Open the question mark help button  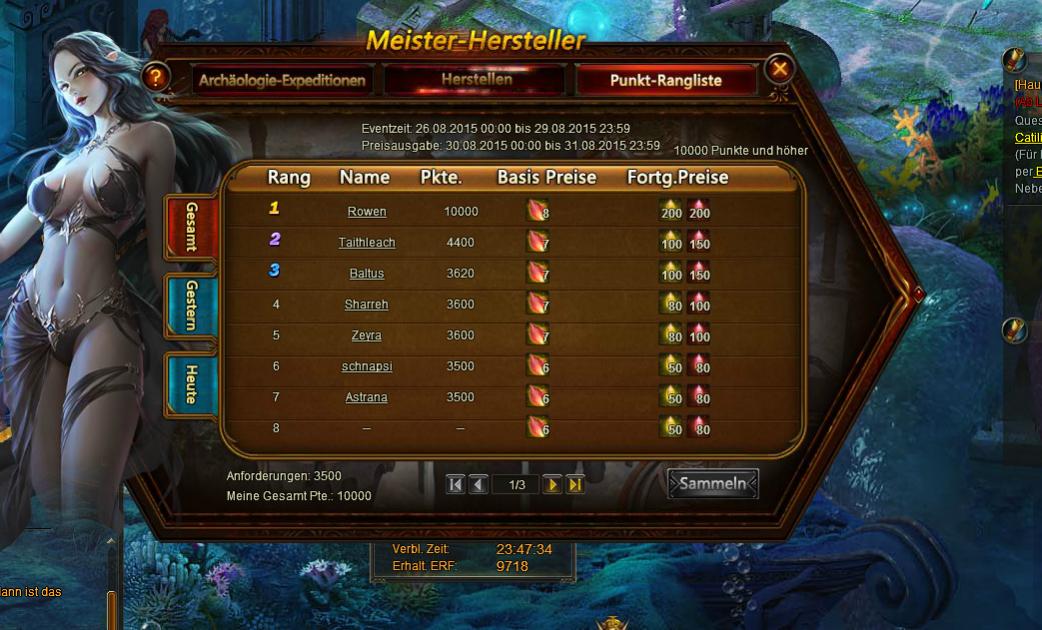point(155,77)
